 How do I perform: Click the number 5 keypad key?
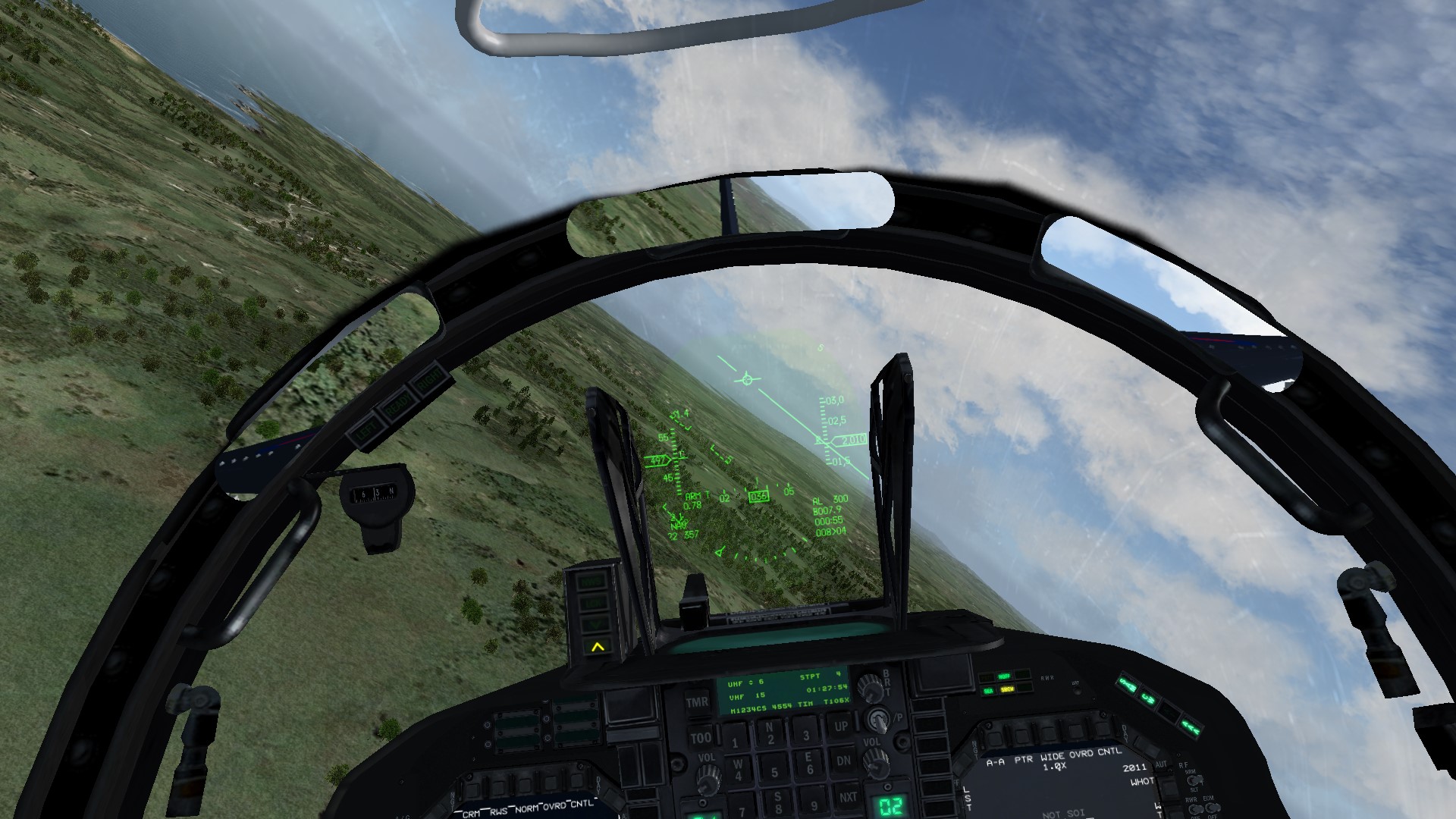tap(773, 772)
